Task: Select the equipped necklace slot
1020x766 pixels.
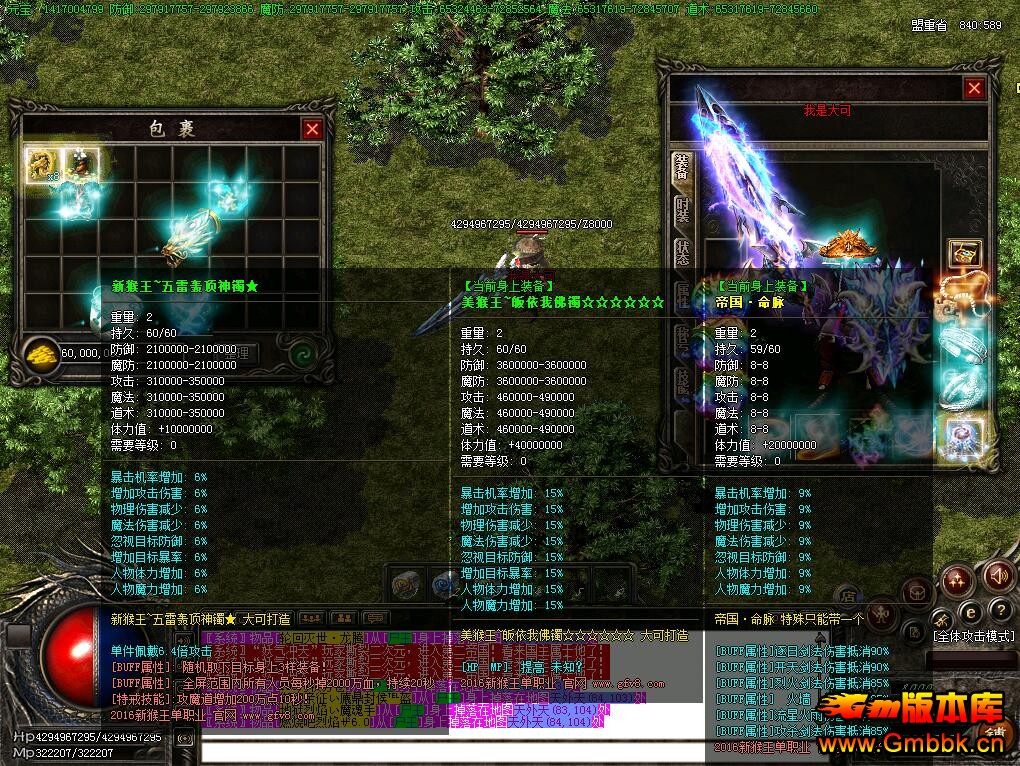Action: 964,297
